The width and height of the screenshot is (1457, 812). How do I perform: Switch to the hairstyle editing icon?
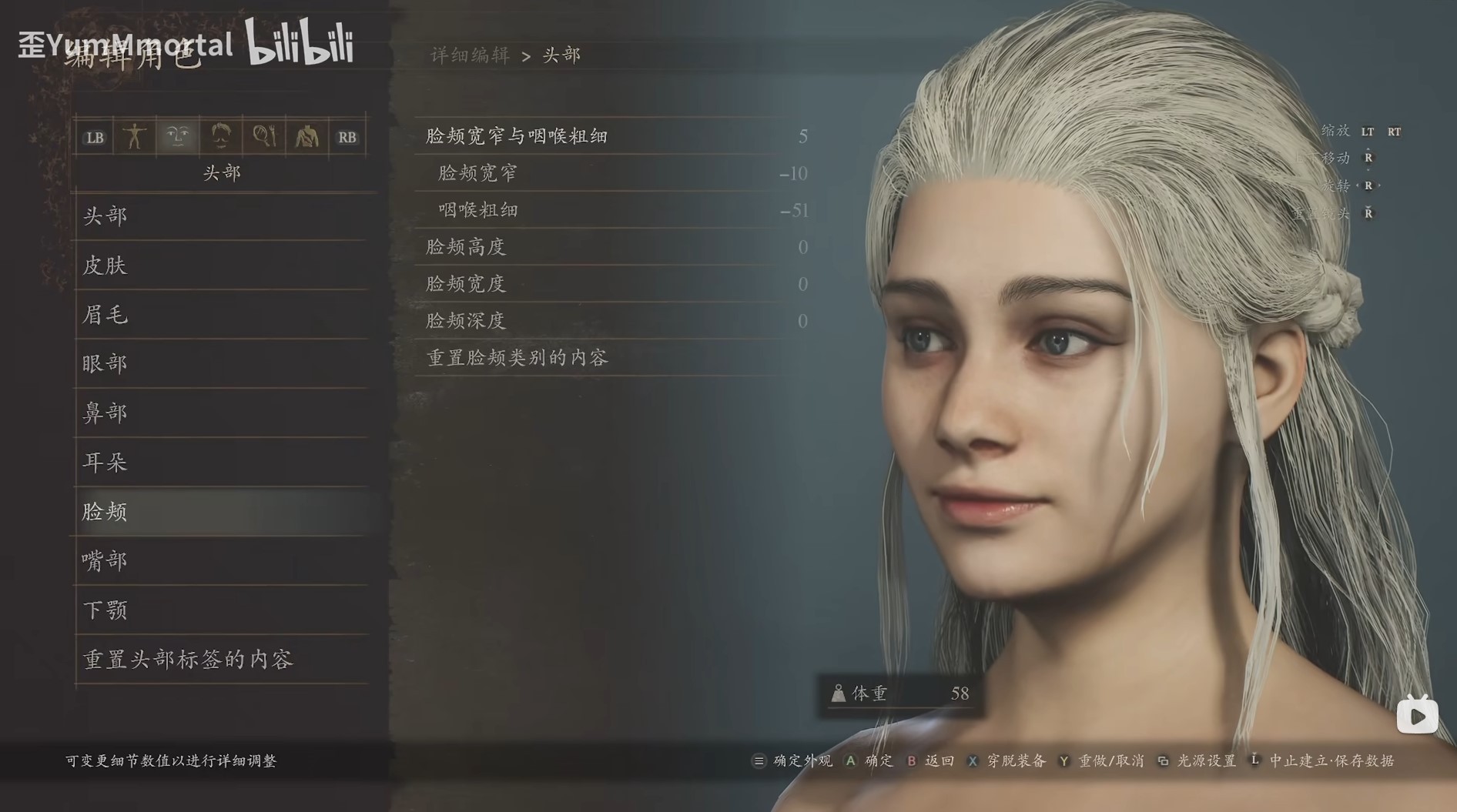[221, 137]
